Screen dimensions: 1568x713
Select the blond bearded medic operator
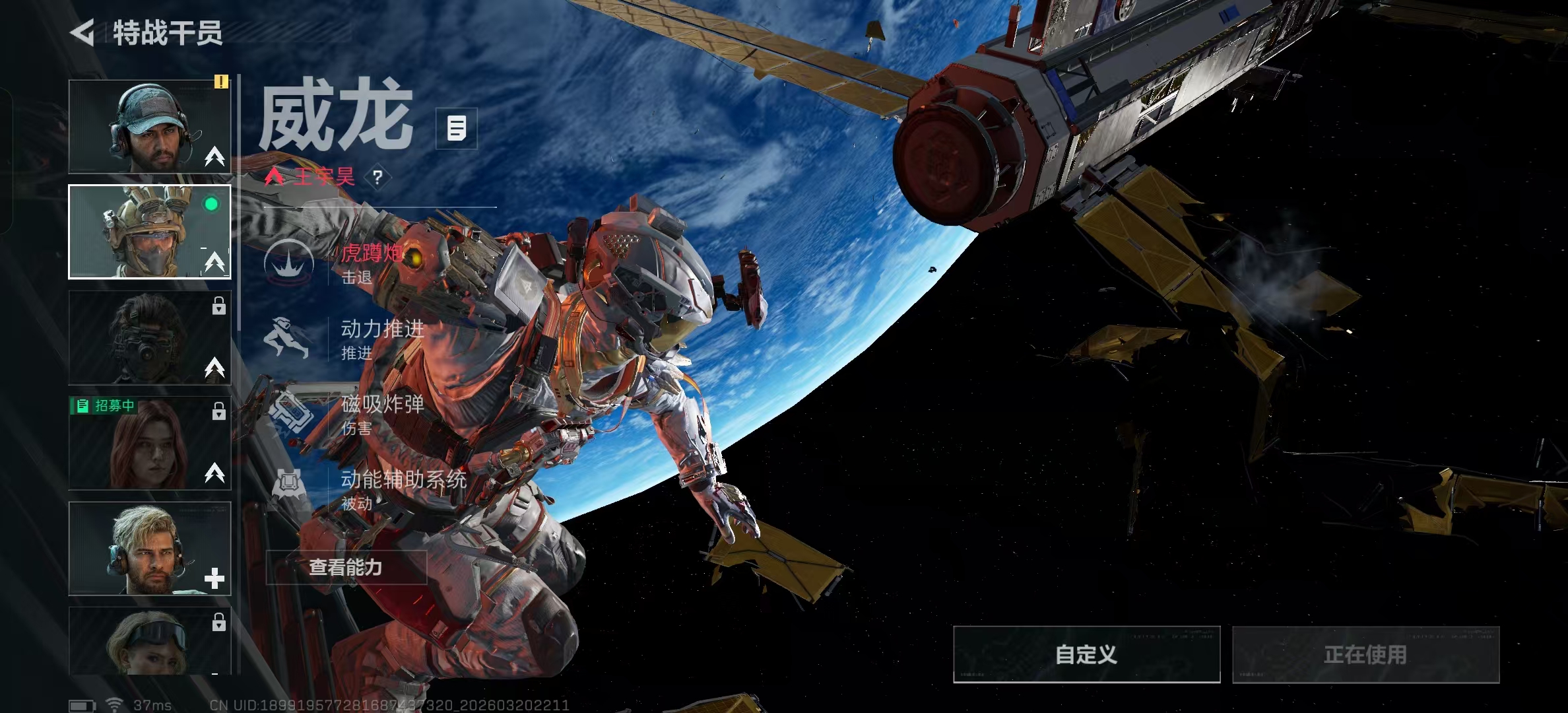tap(150, 549)
